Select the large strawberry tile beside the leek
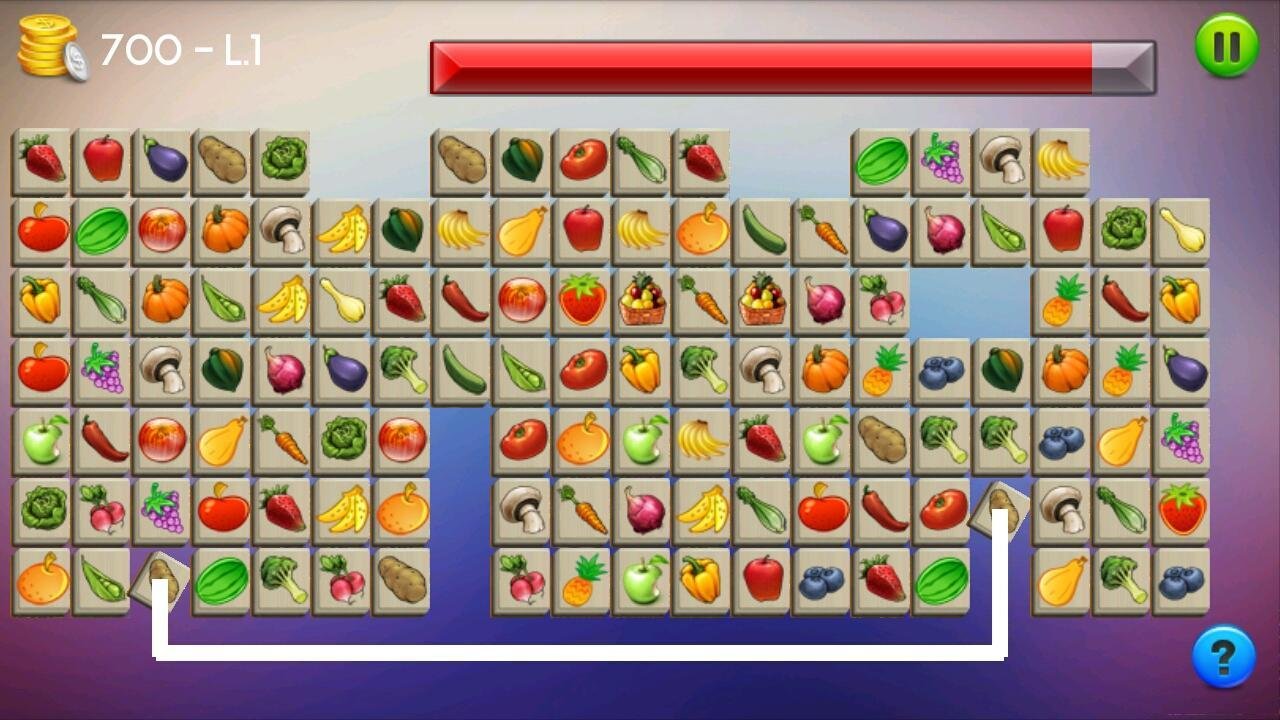This screenshot has height=720, width=1280. tap(1182, 509)
